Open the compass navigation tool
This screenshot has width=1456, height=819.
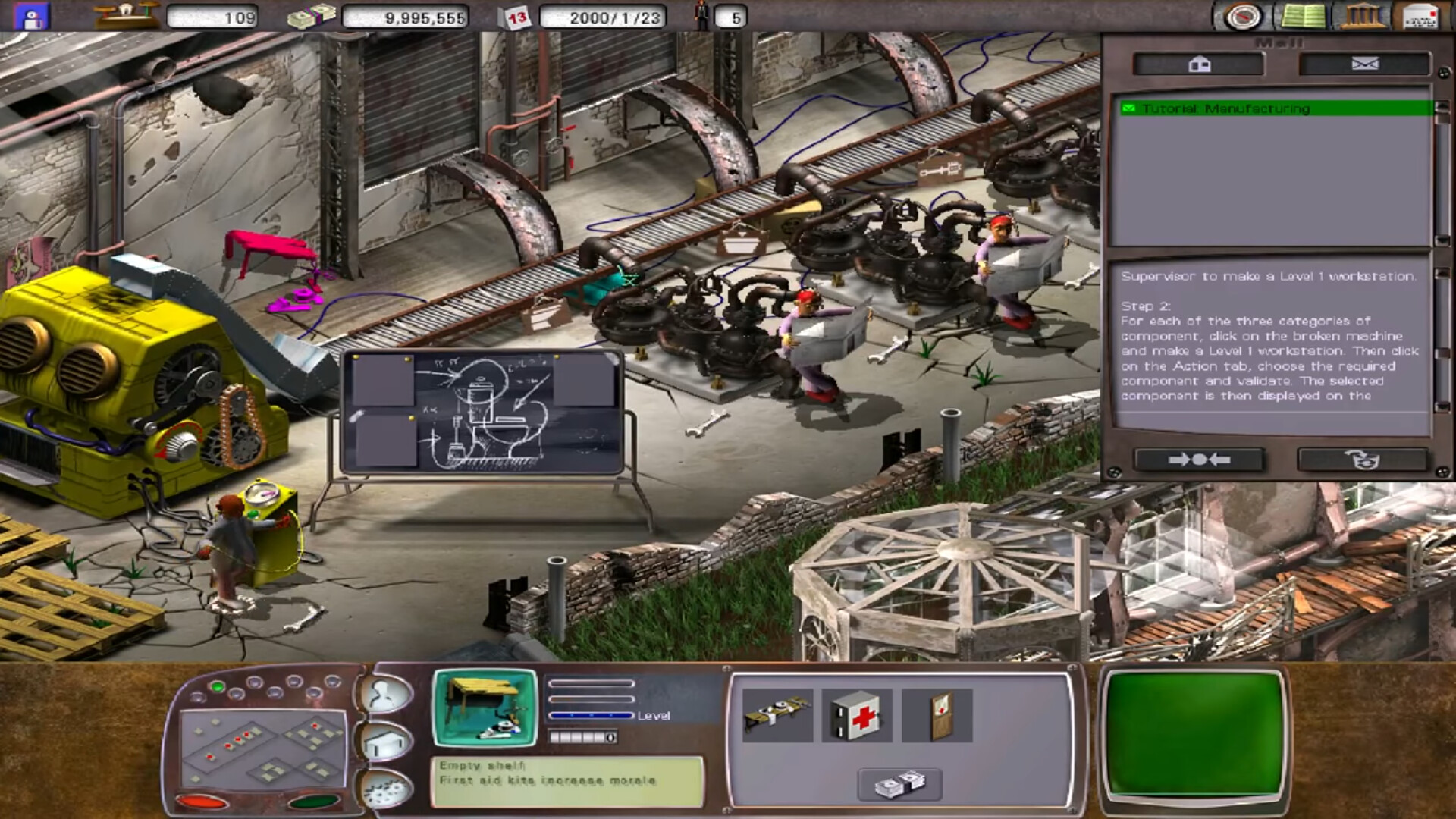(x=1241, y=16)
